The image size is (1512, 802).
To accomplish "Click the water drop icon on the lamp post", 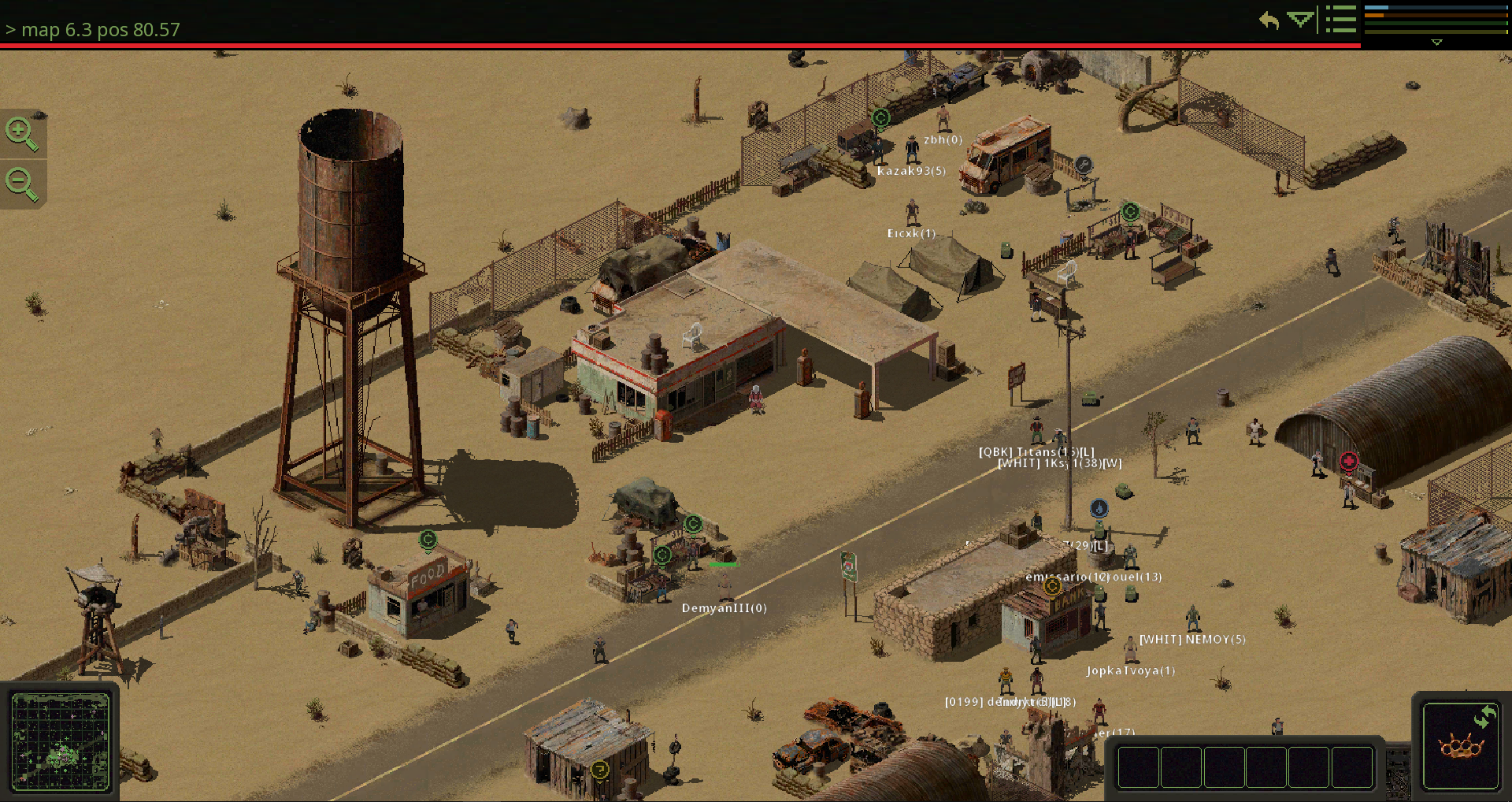I will (x=1099, y=509).
